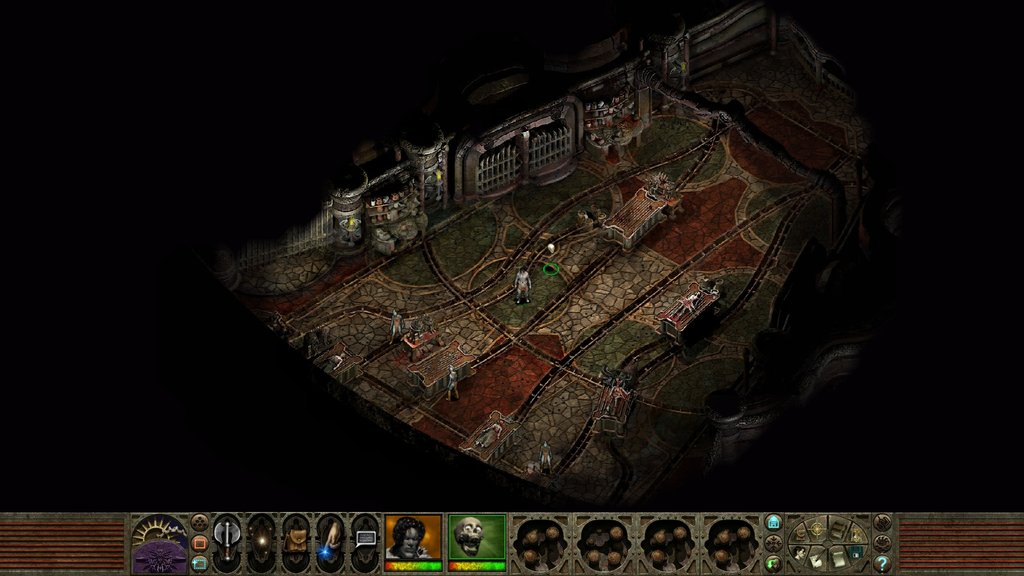1024x576 pixels.
Task: Activate the glowing orb ability slot
Action: 261,540
